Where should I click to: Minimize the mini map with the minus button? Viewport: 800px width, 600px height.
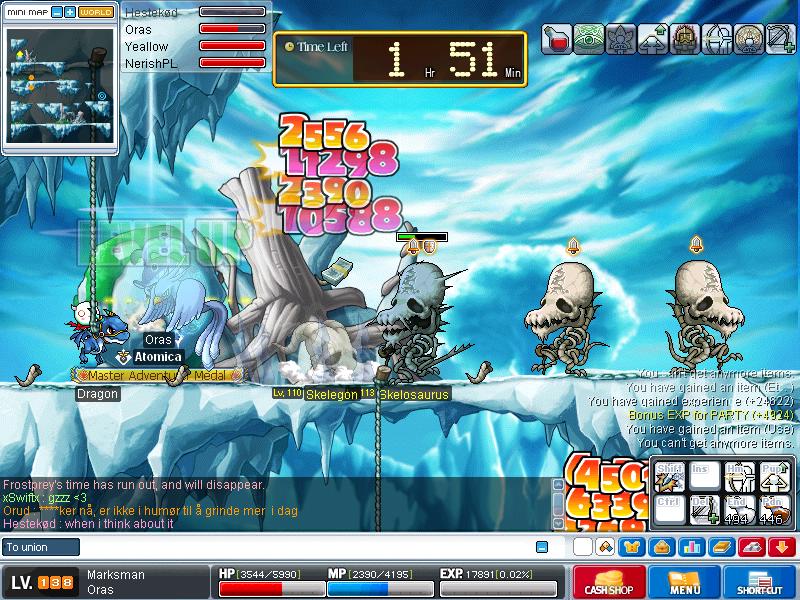pos(57,13)
